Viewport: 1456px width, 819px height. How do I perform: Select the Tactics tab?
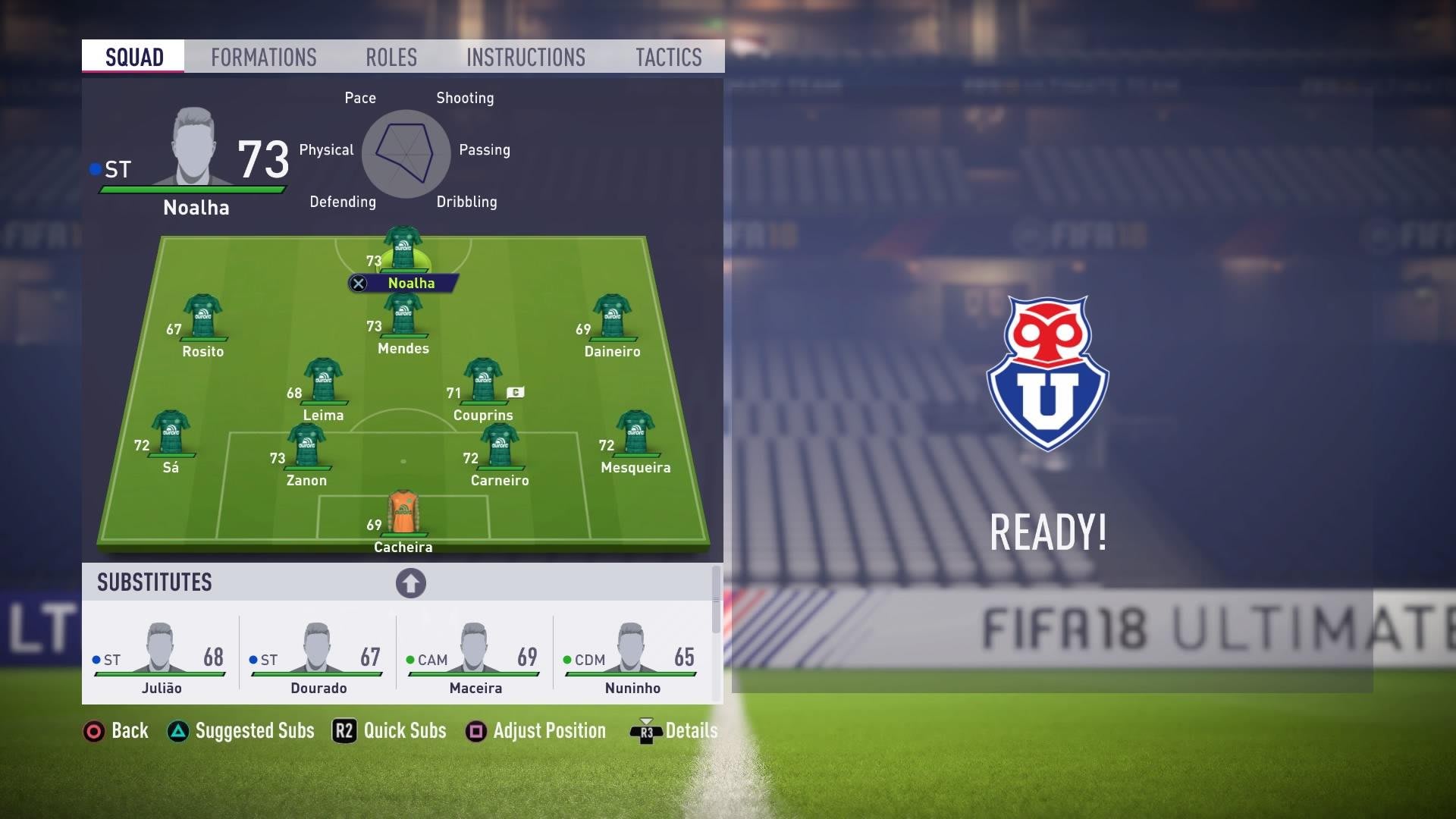(668, 58)
